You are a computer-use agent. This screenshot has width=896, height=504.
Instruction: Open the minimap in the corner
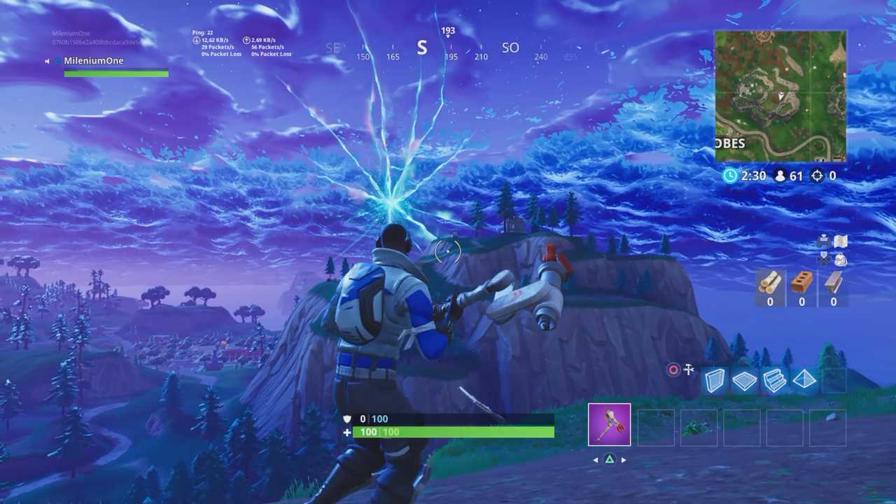coord(780,96)
